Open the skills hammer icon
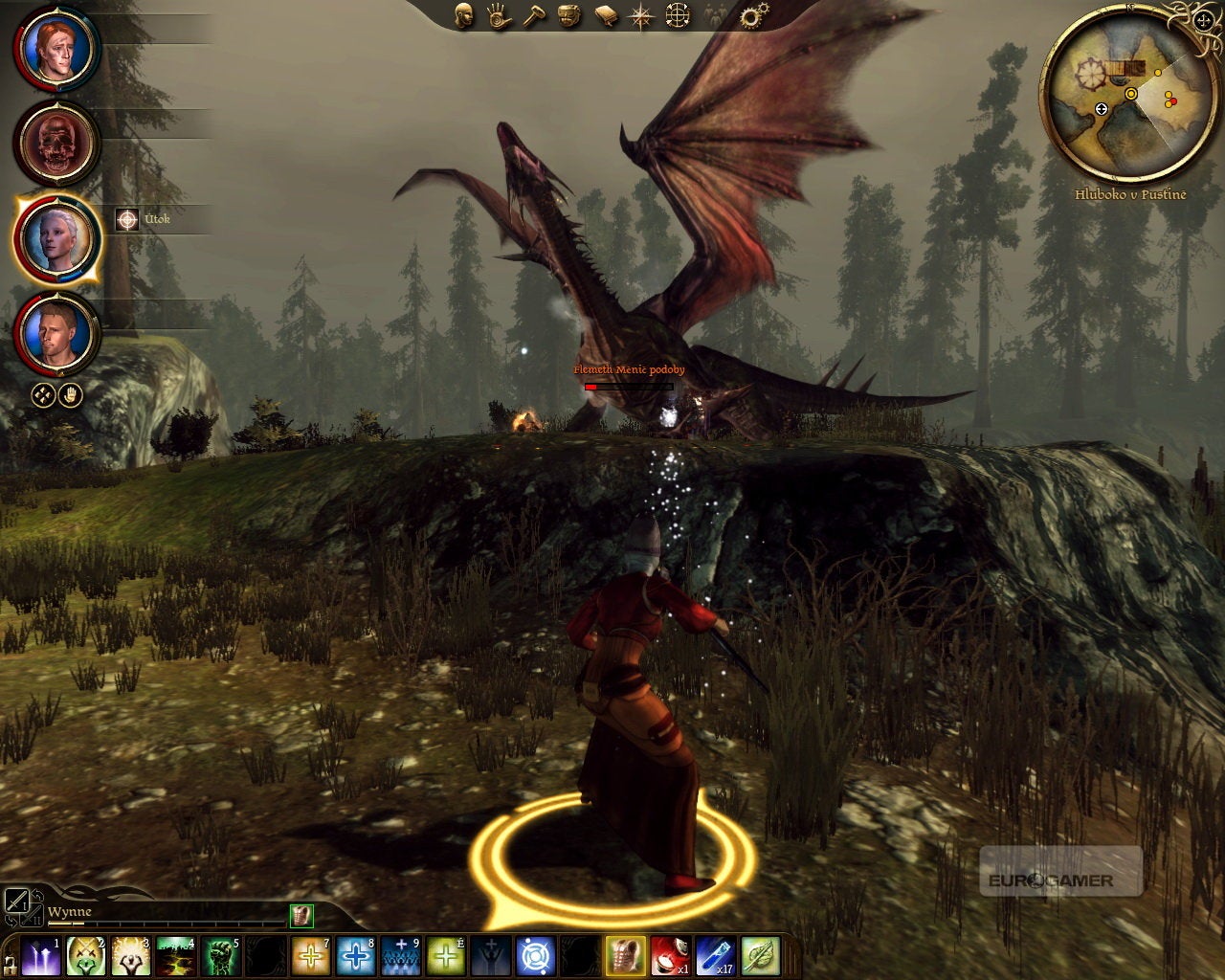This screenshot has width=1225, height=980. point(534,15)
